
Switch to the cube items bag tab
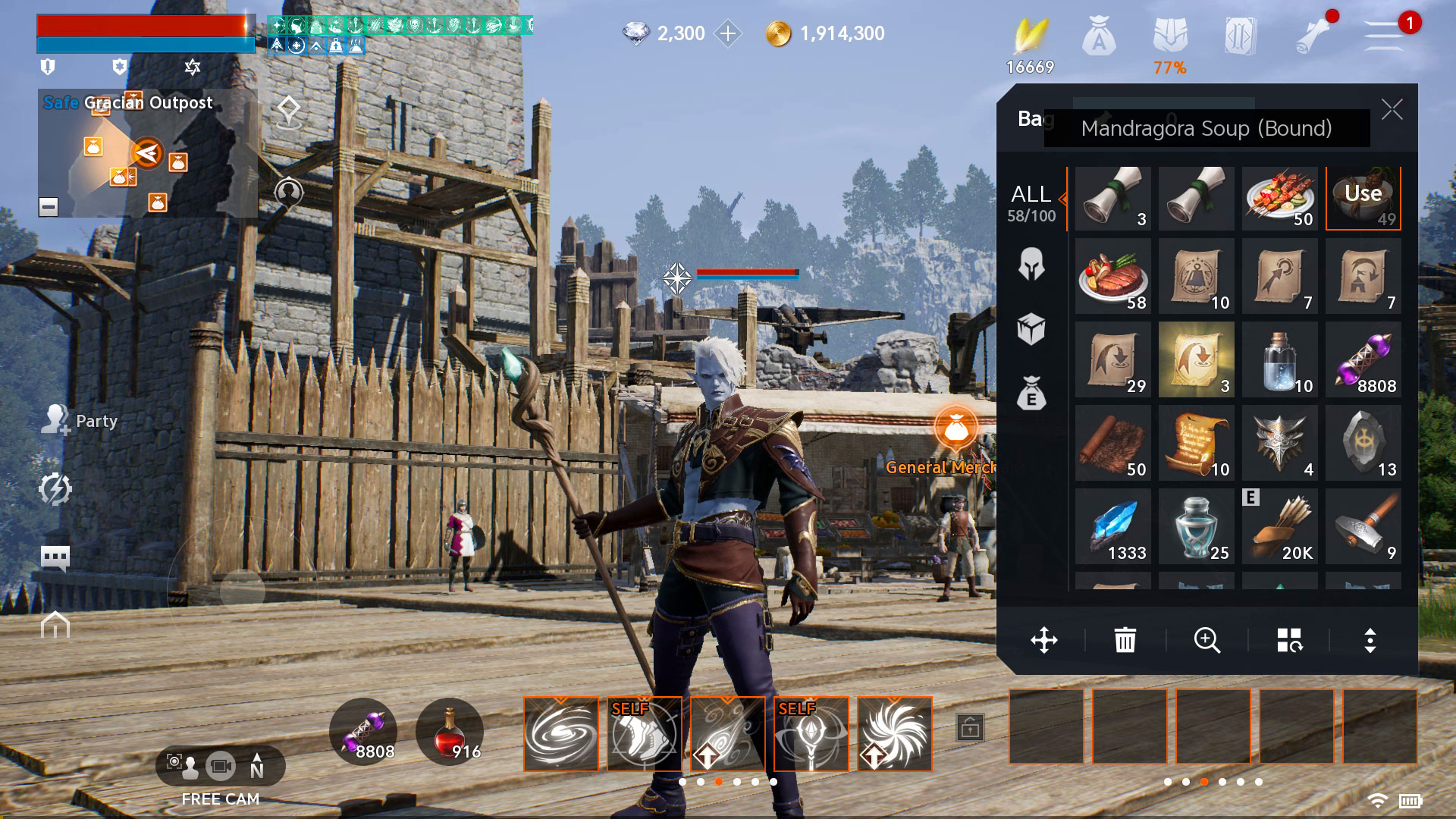click(x=1031, y=330)
